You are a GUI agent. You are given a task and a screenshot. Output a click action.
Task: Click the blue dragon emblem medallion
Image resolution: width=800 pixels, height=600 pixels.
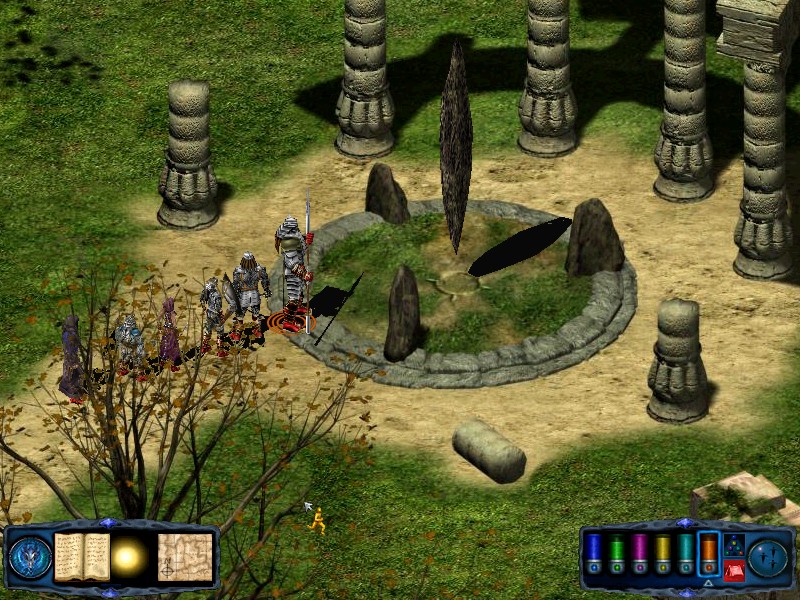click(x=30, y=558)
